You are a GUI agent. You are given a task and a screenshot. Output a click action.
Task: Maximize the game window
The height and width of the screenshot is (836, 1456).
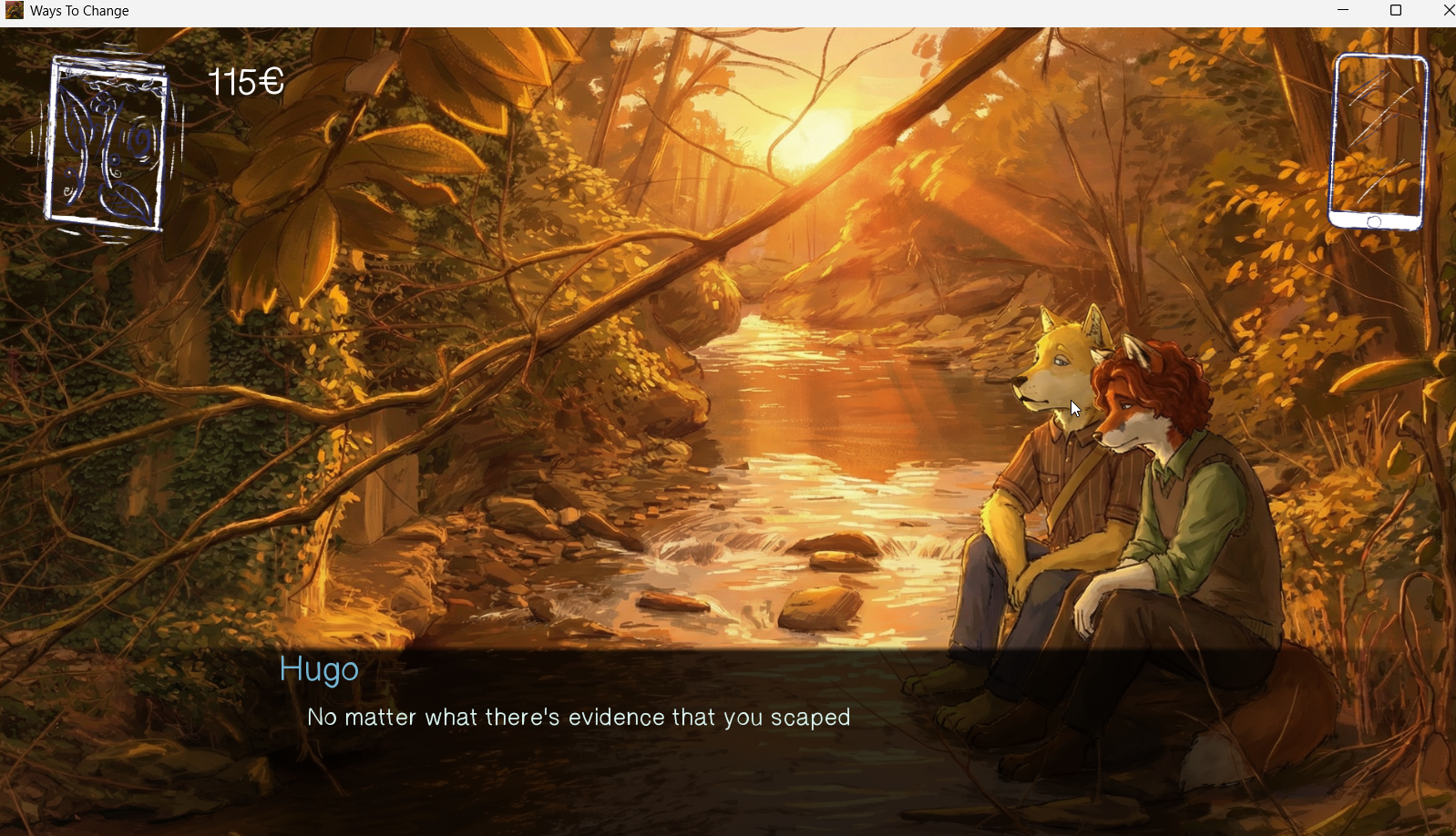point(1395,10)
